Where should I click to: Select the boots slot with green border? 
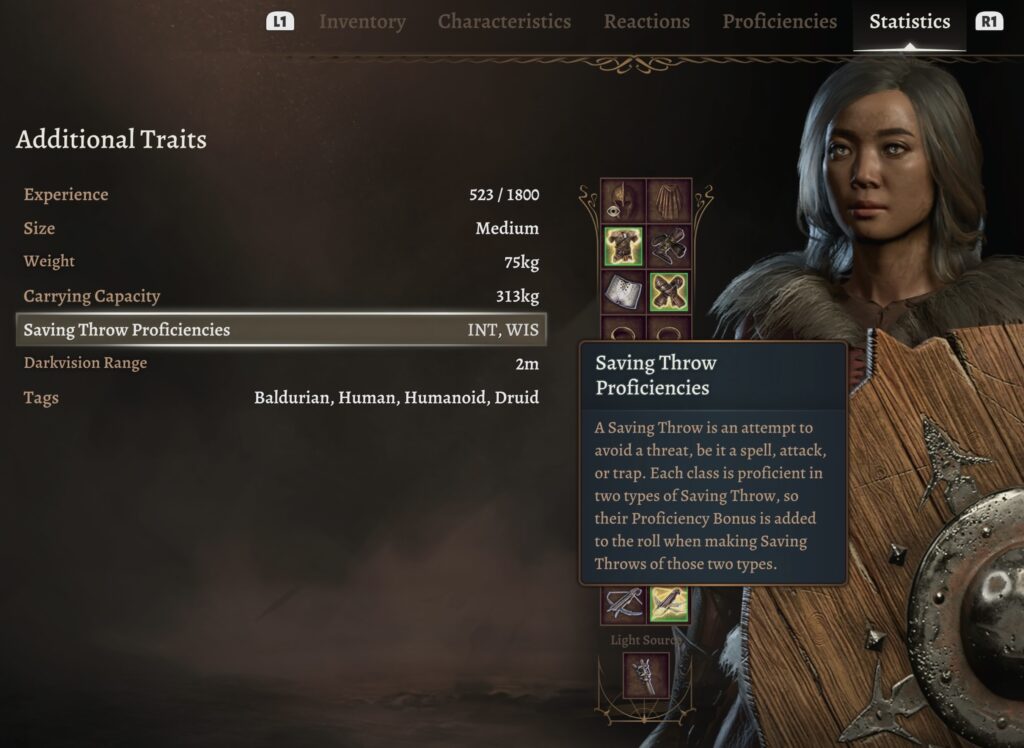(x=669, y=292)
